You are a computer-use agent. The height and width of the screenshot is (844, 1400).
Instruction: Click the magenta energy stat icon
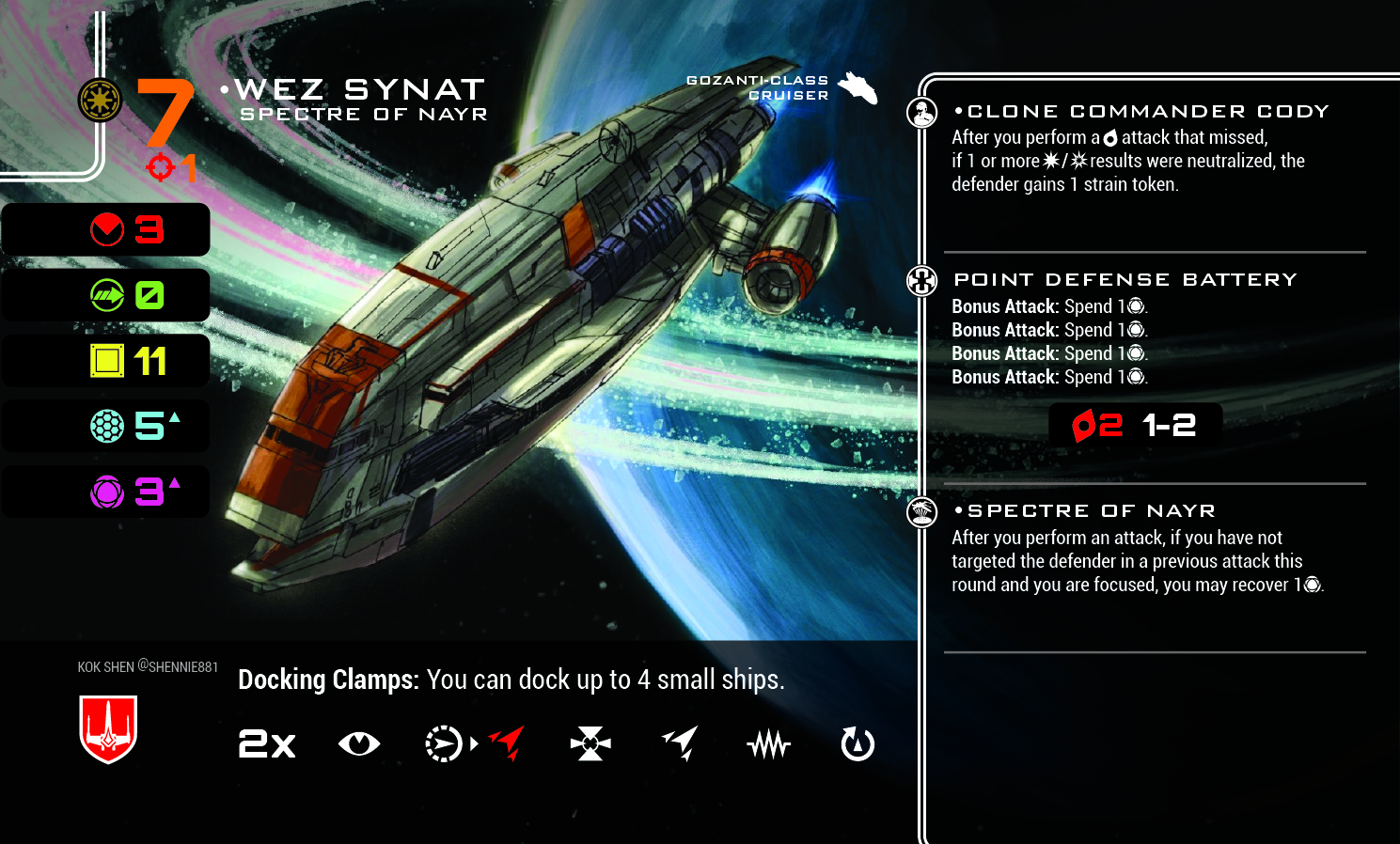(x=107, y=492)
